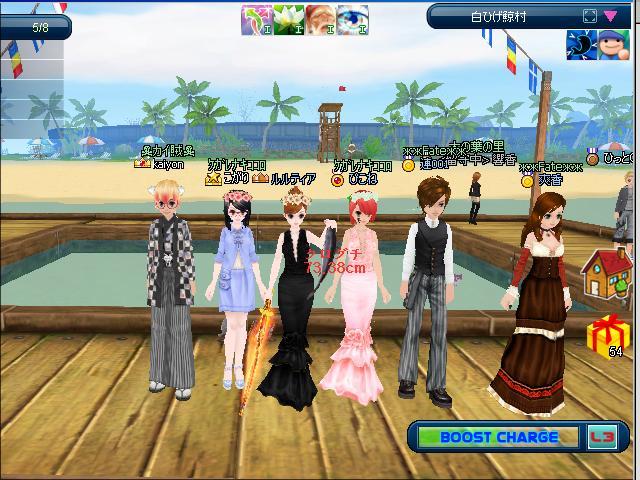
Task: Toggle fullscreen with the square bracket icon
Action: pyautogui.click(x=589, y=16)
